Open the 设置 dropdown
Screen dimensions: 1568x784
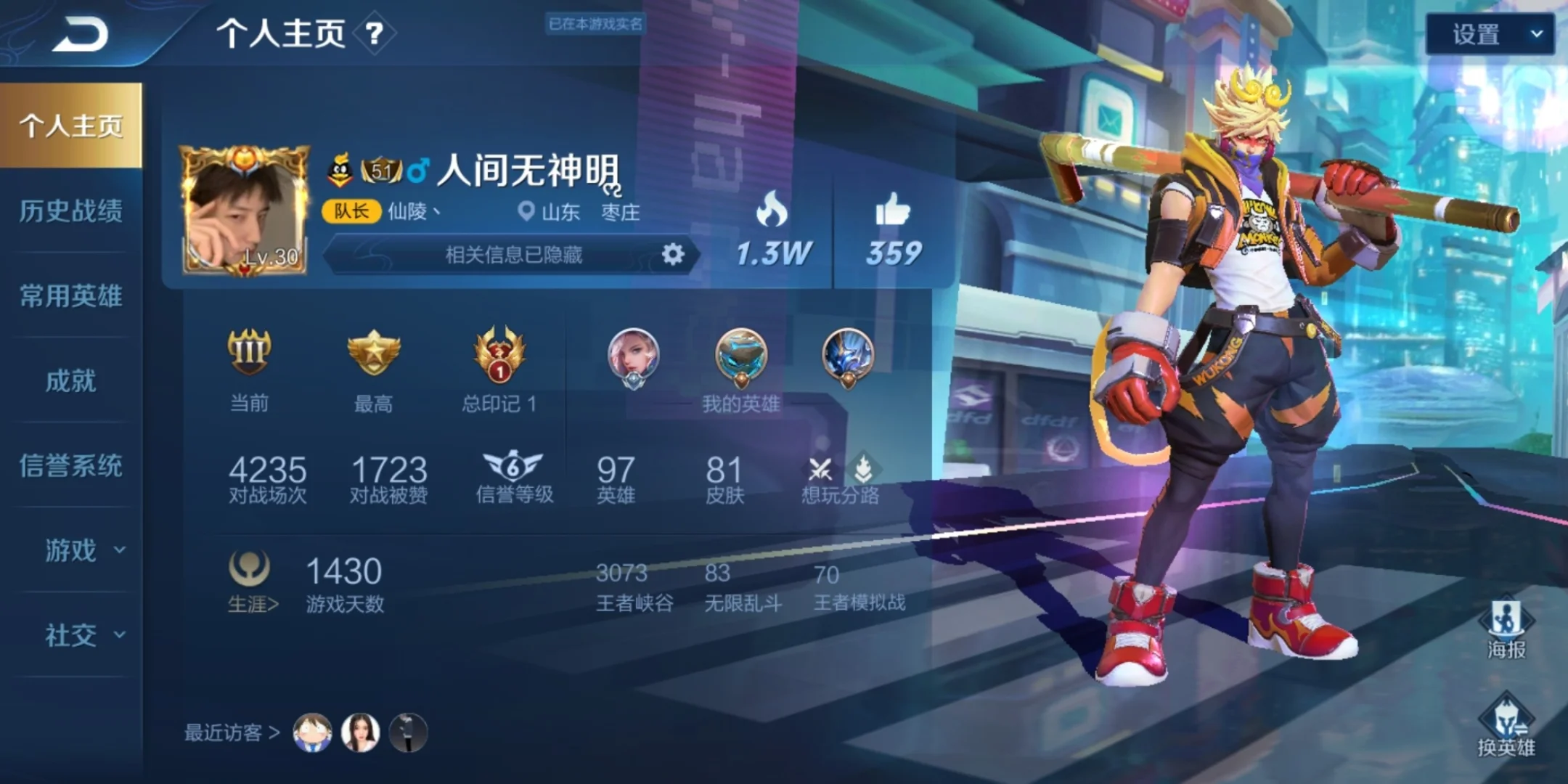(x=1489, y=34)
